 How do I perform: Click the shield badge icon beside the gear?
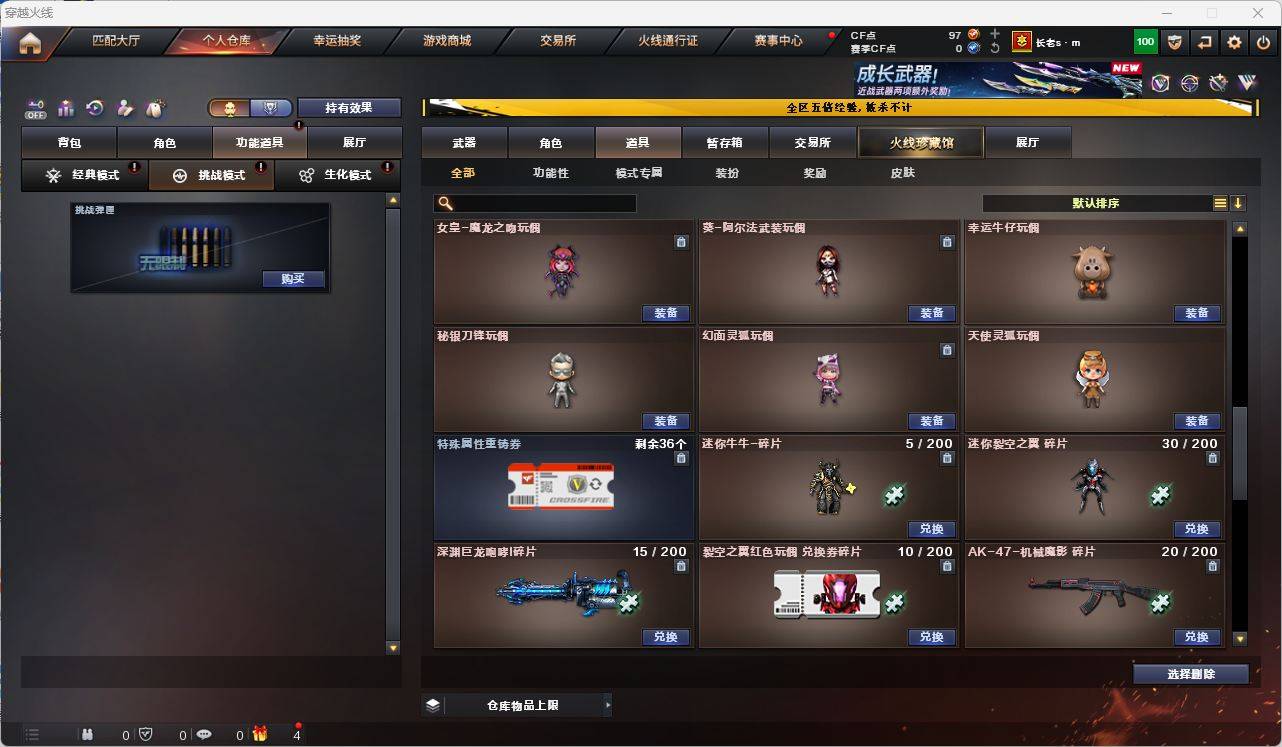tap(1174, 41)
